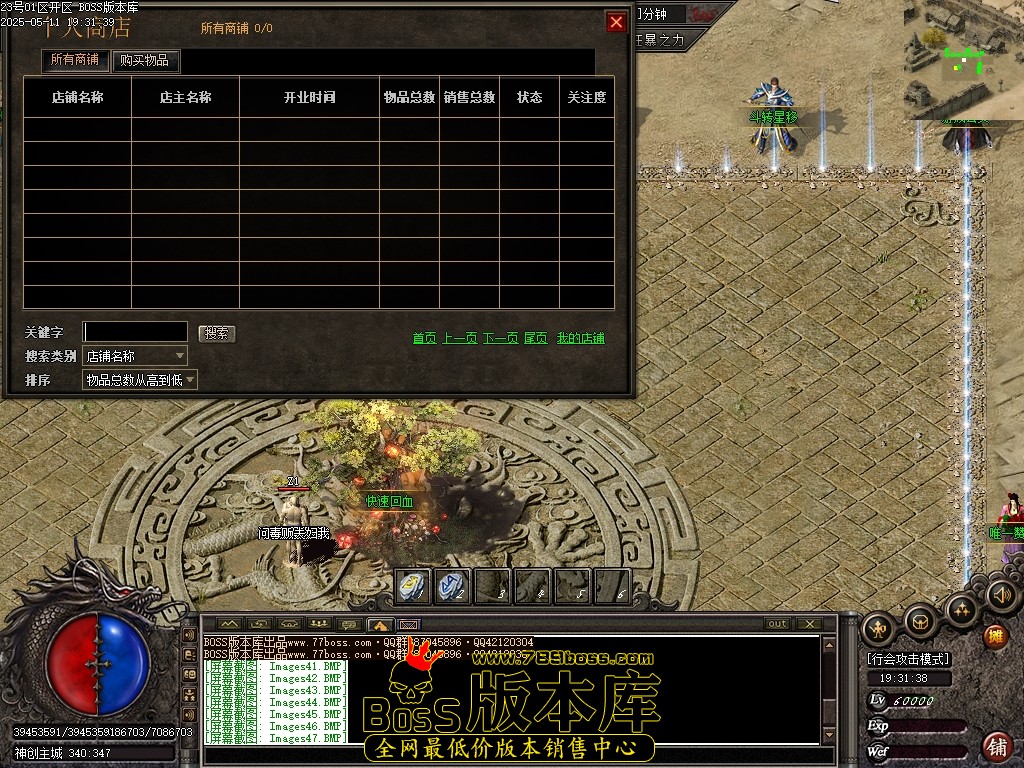
Task: Focus the 关键字 keyword input box
Action: tap(135, 332)
